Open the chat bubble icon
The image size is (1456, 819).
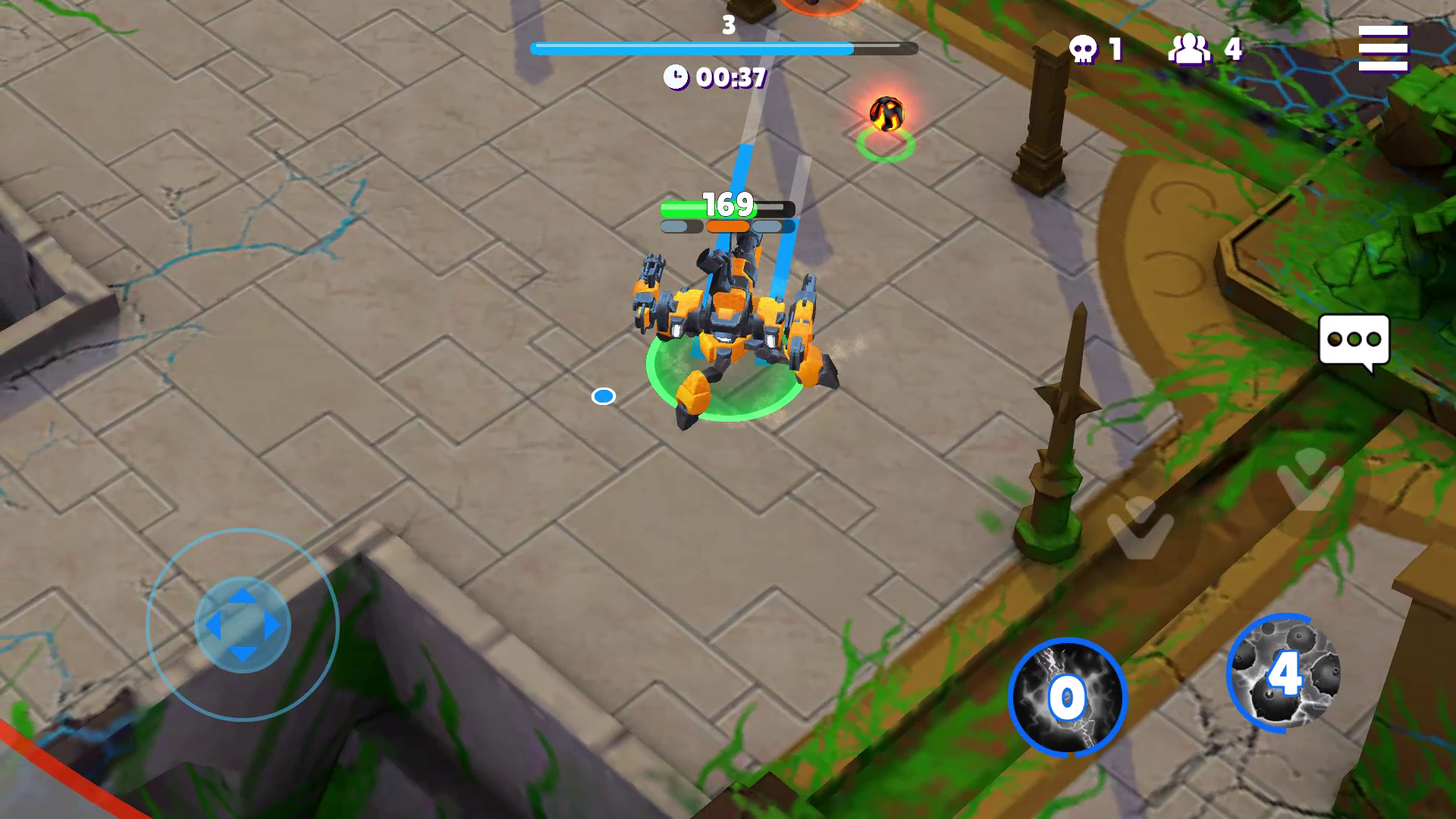coord(1353,338)
